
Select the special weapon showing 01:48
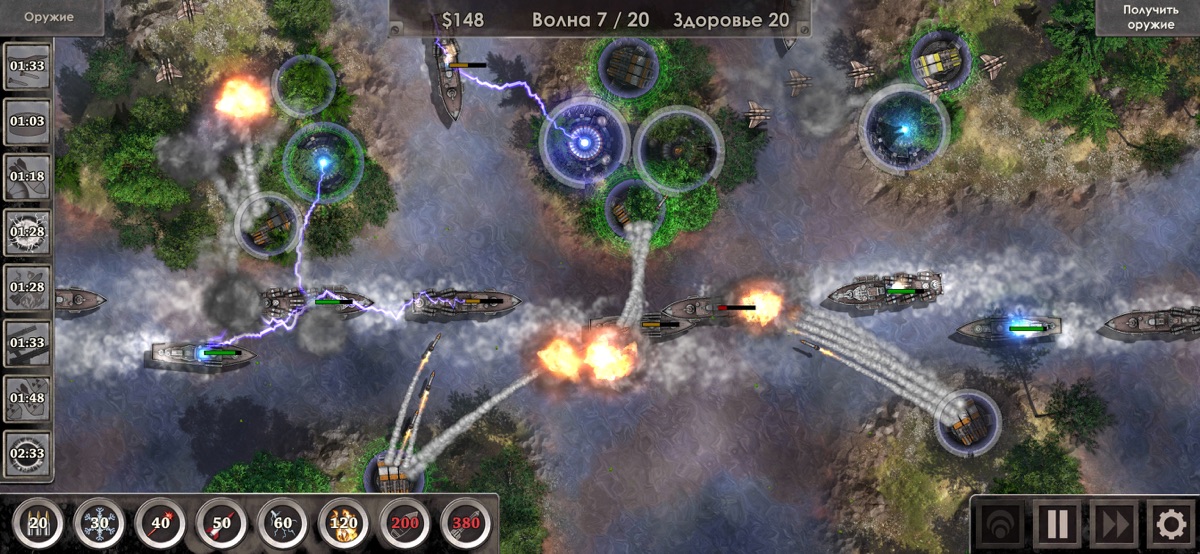28,398
